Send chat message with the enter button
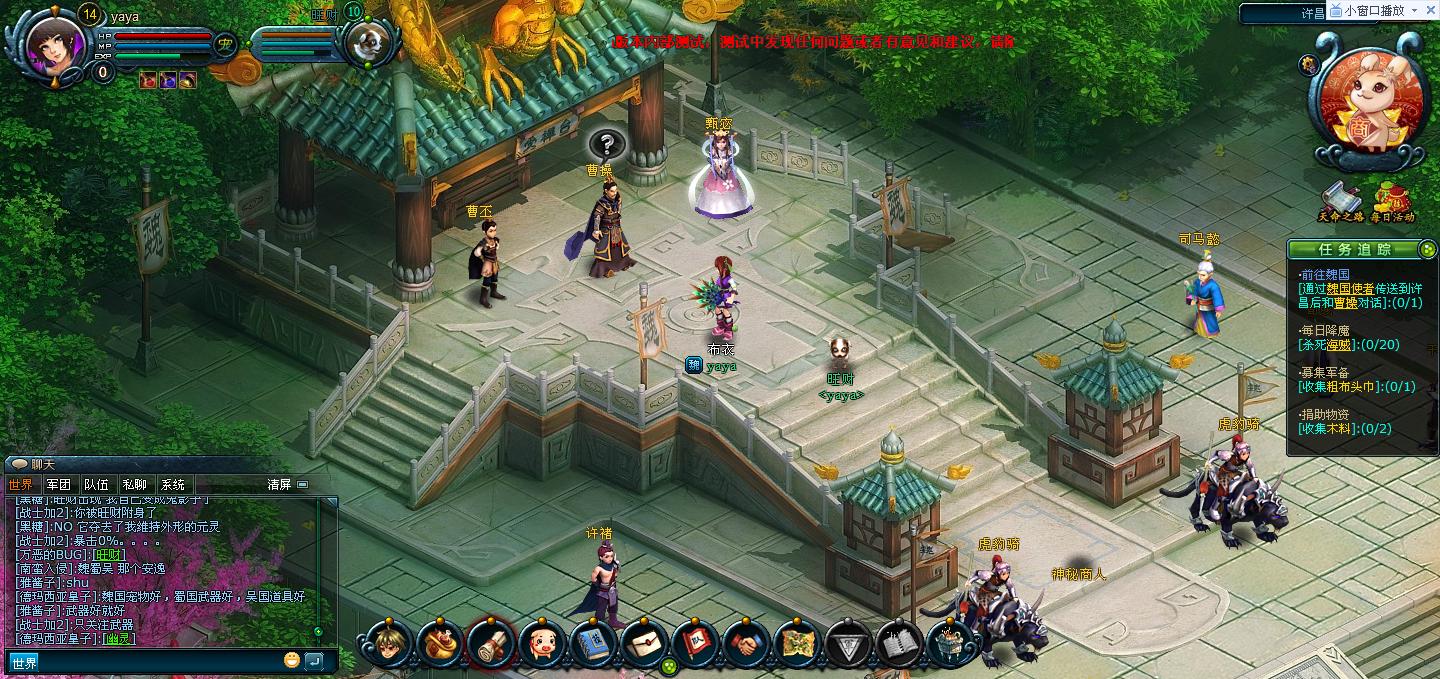 click(314, 660)
